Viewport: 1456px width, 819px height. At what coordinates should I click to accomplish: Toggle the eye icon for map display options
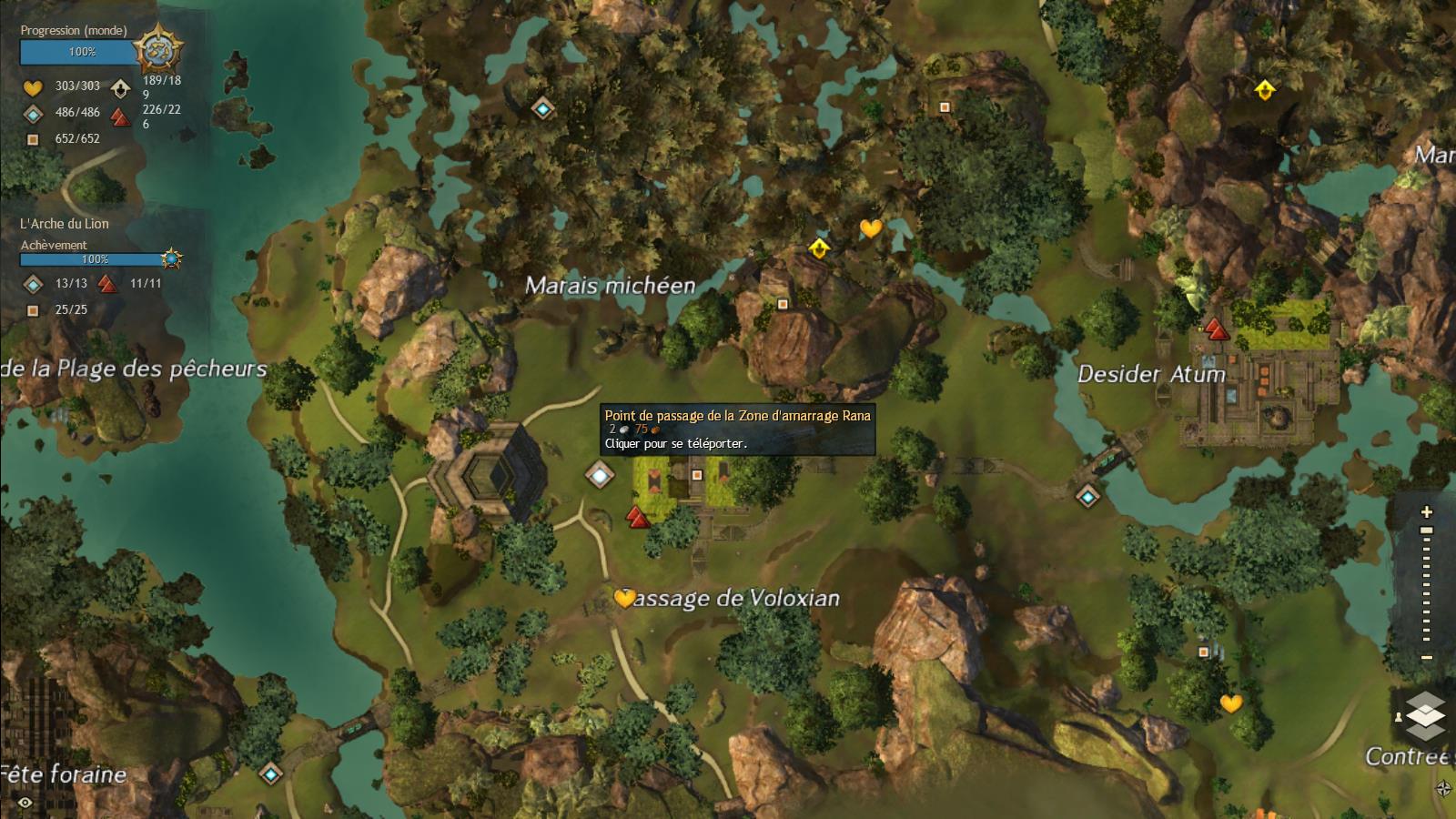(25, 803)
